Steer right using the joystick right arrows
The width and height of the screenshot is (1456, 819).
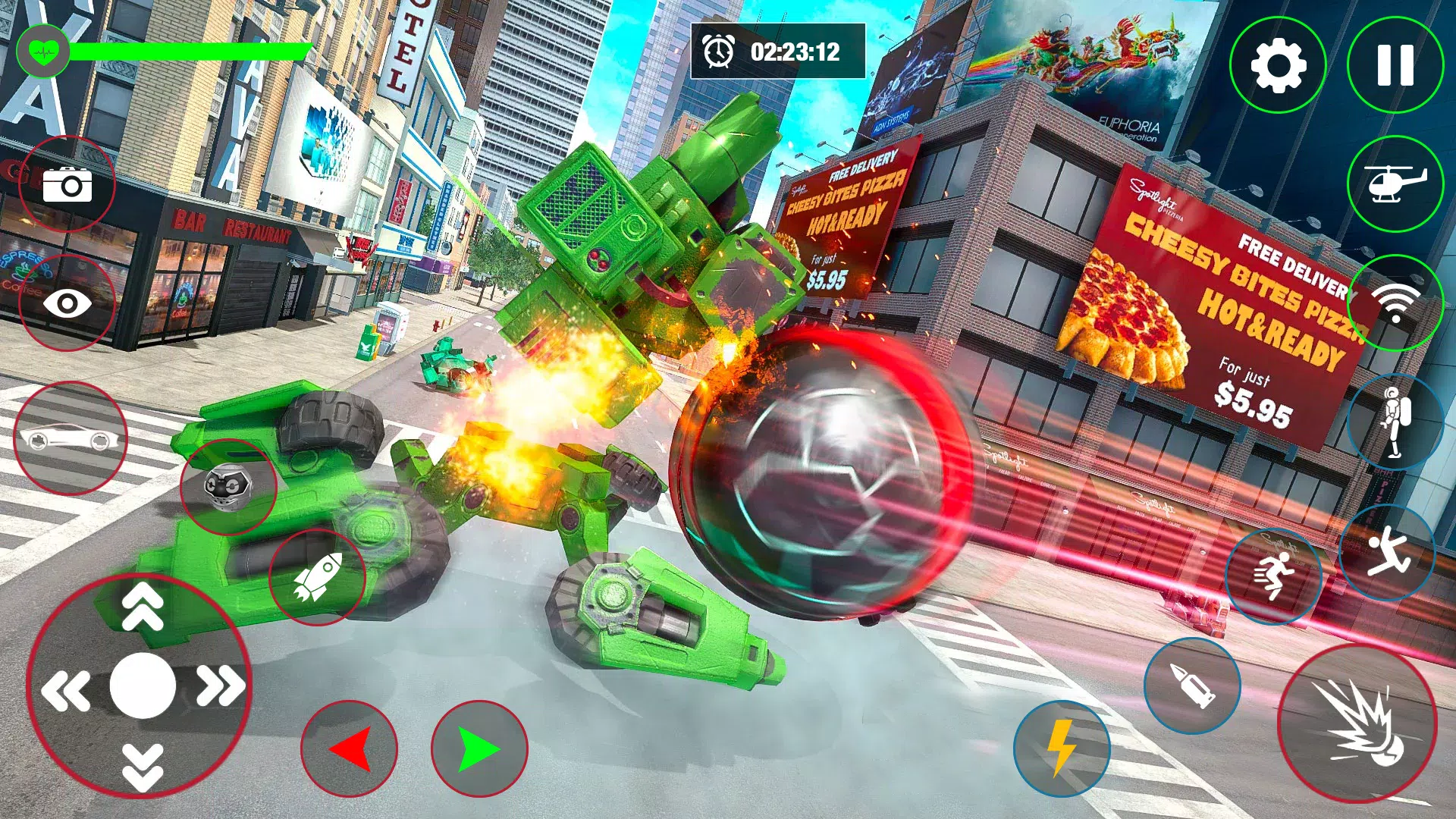click(x=221, y=686)
